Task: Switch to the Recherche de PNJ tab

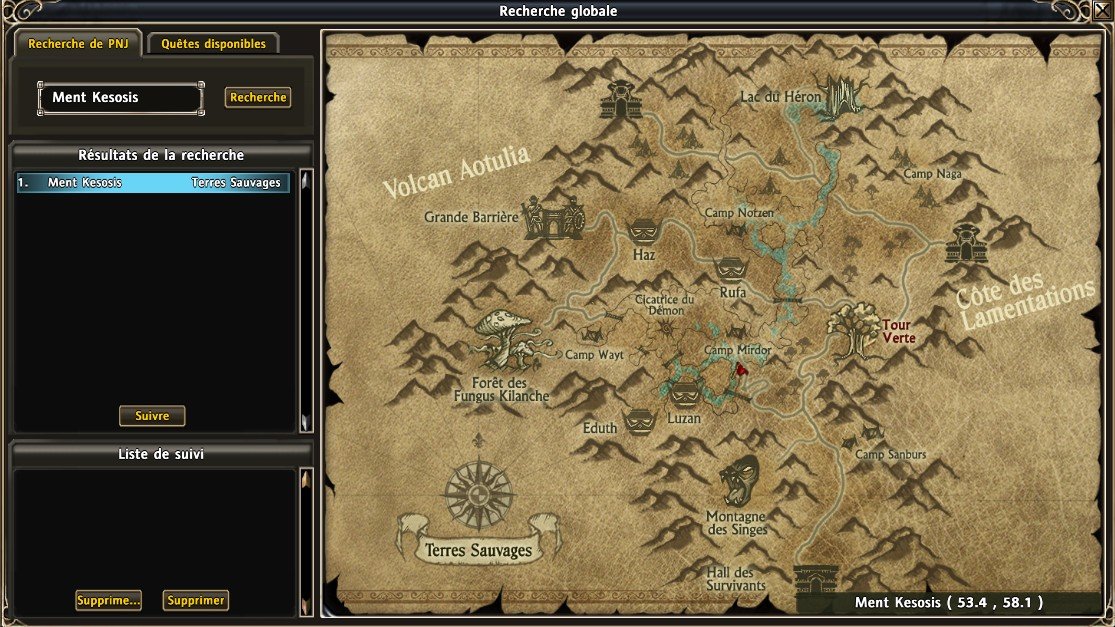Action: [x=78, y=44]
